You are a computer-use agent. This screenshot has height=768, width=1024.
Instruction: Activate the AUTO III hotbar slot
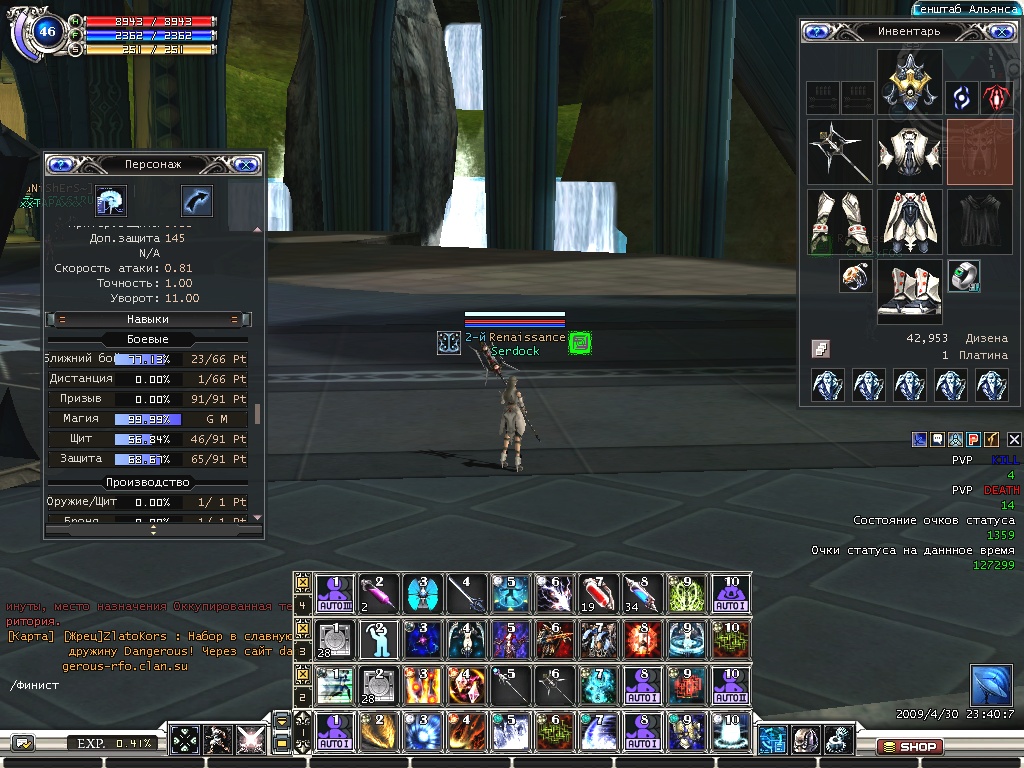tap(335, 594)
